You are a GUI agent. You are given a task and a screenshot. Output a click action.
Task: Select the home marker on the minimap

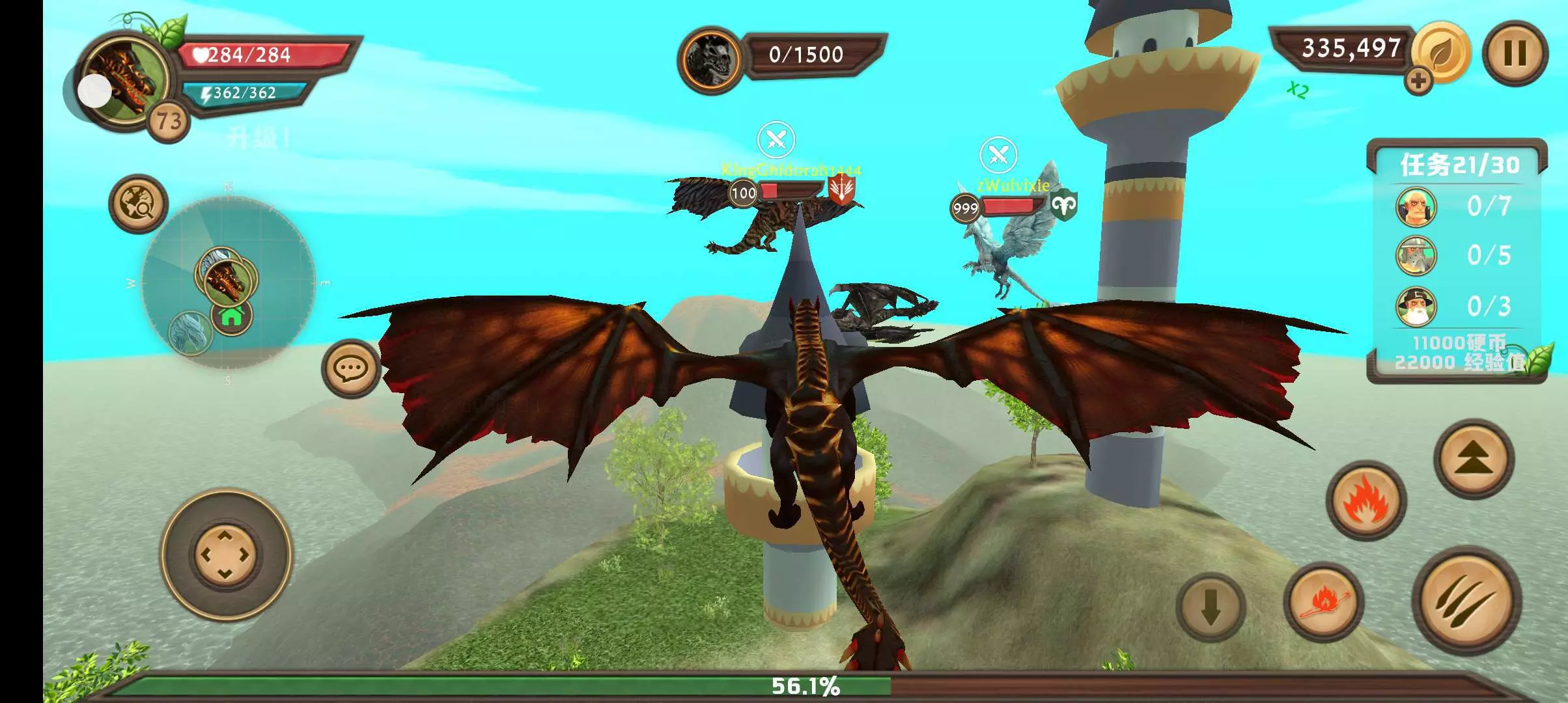[x=232, y=316]
